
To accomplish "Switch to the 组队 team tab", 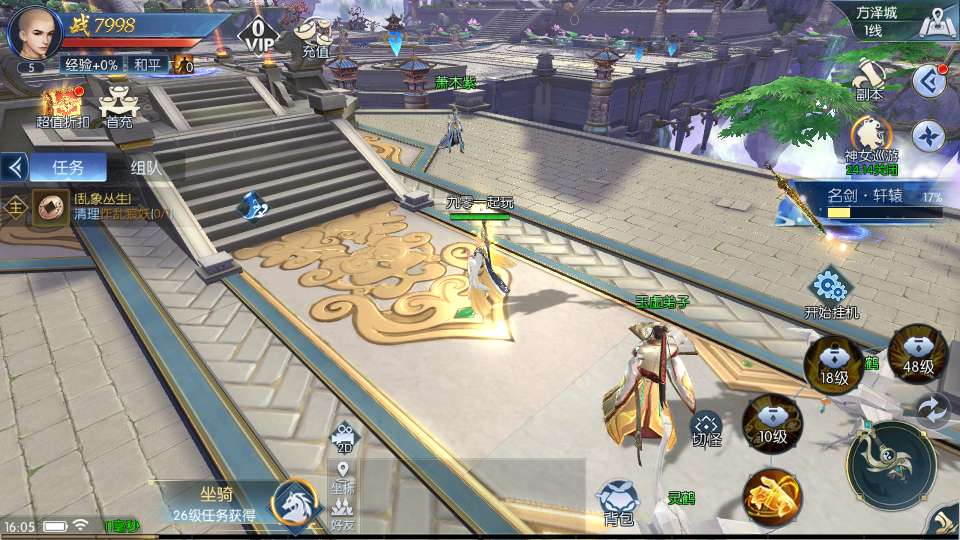I will [x=147, y=167].
